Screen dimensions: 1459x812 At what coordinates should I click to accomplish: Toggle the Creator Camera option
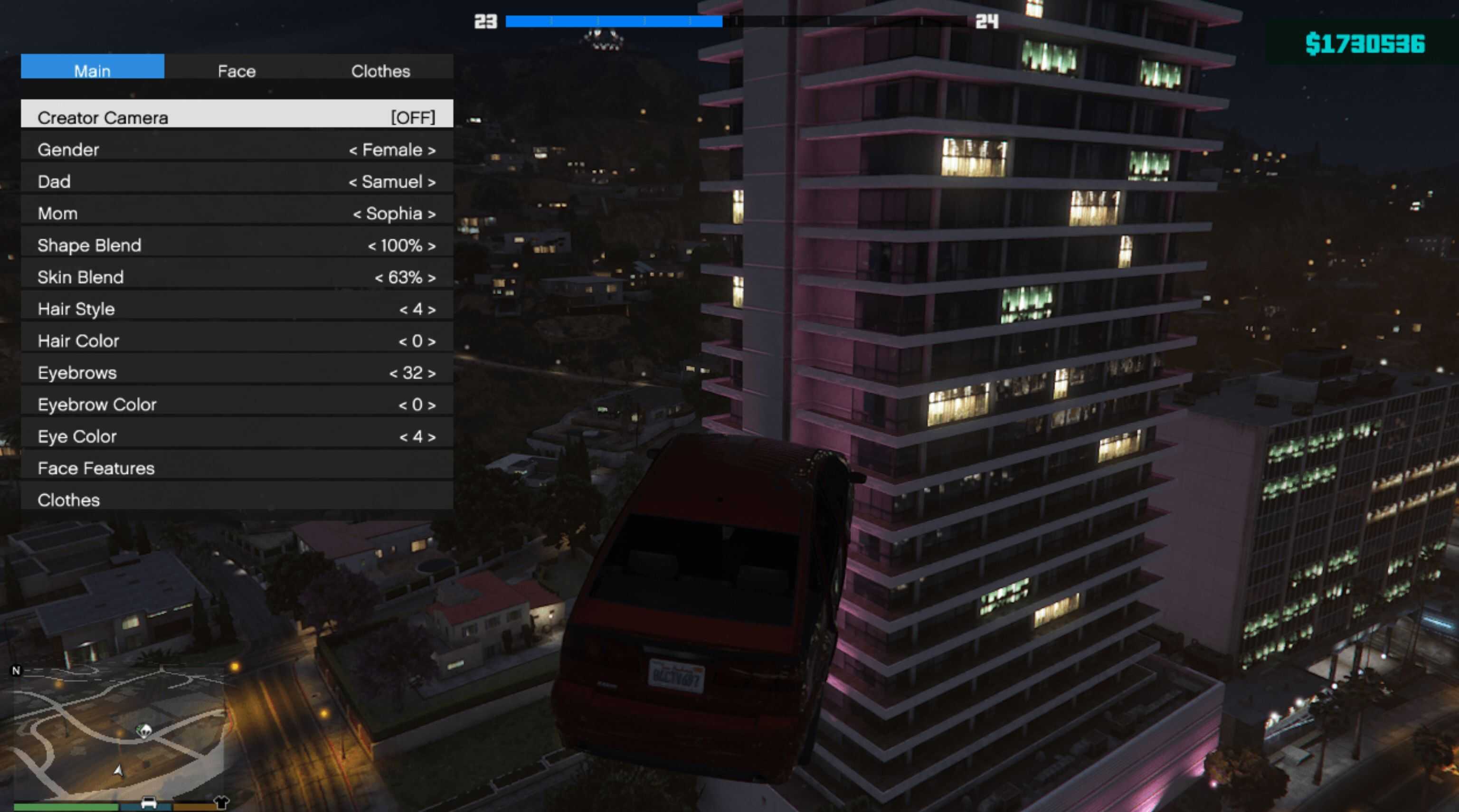pos(237,117)
